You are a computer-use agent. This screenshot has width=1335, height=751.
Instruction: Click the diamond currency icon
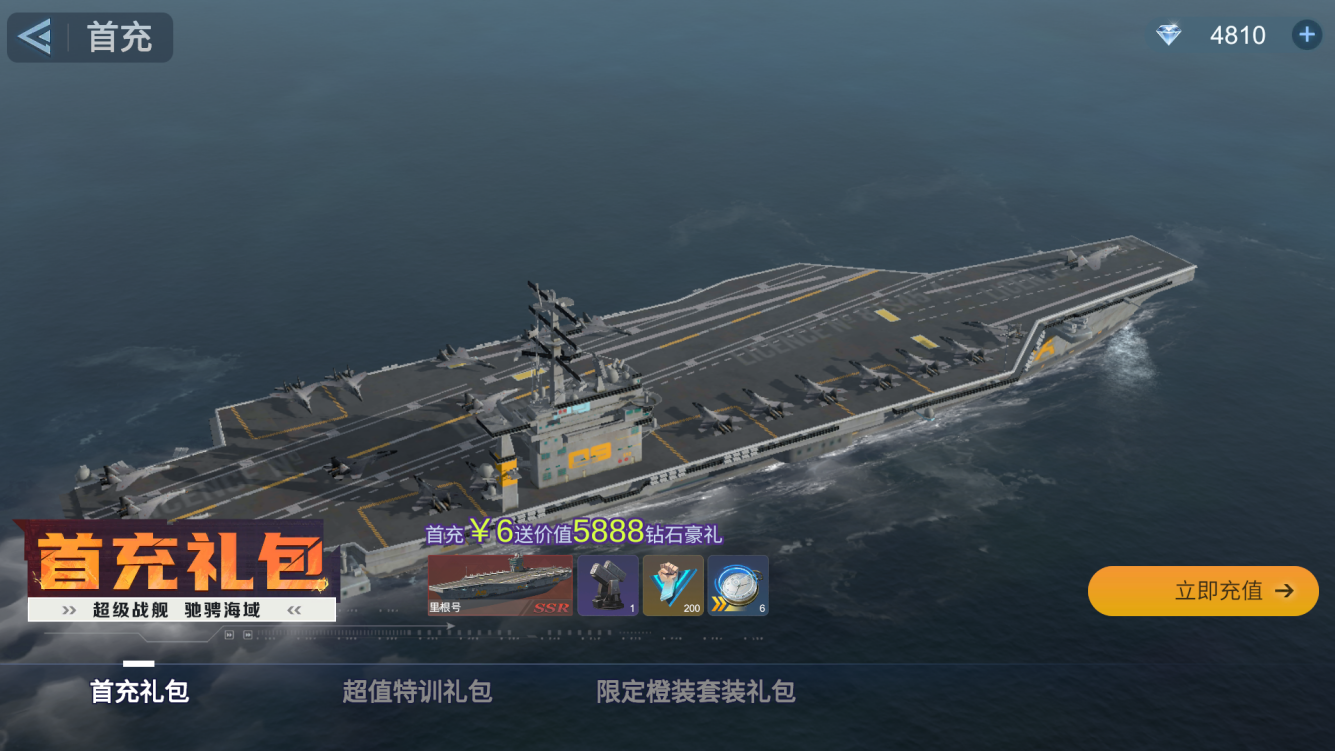coord(1167,35)
